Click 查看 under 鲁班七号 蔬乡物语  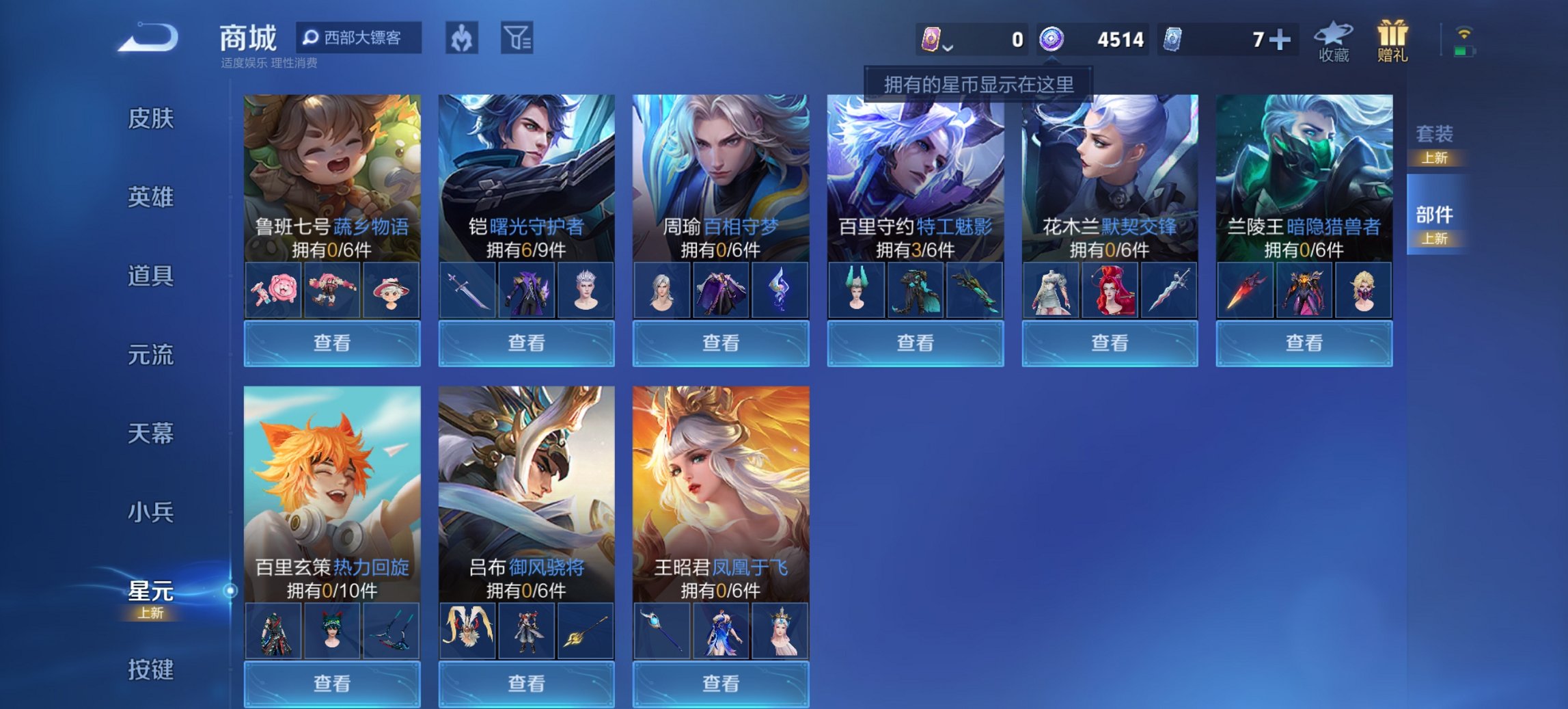click(x=331, y=343)
